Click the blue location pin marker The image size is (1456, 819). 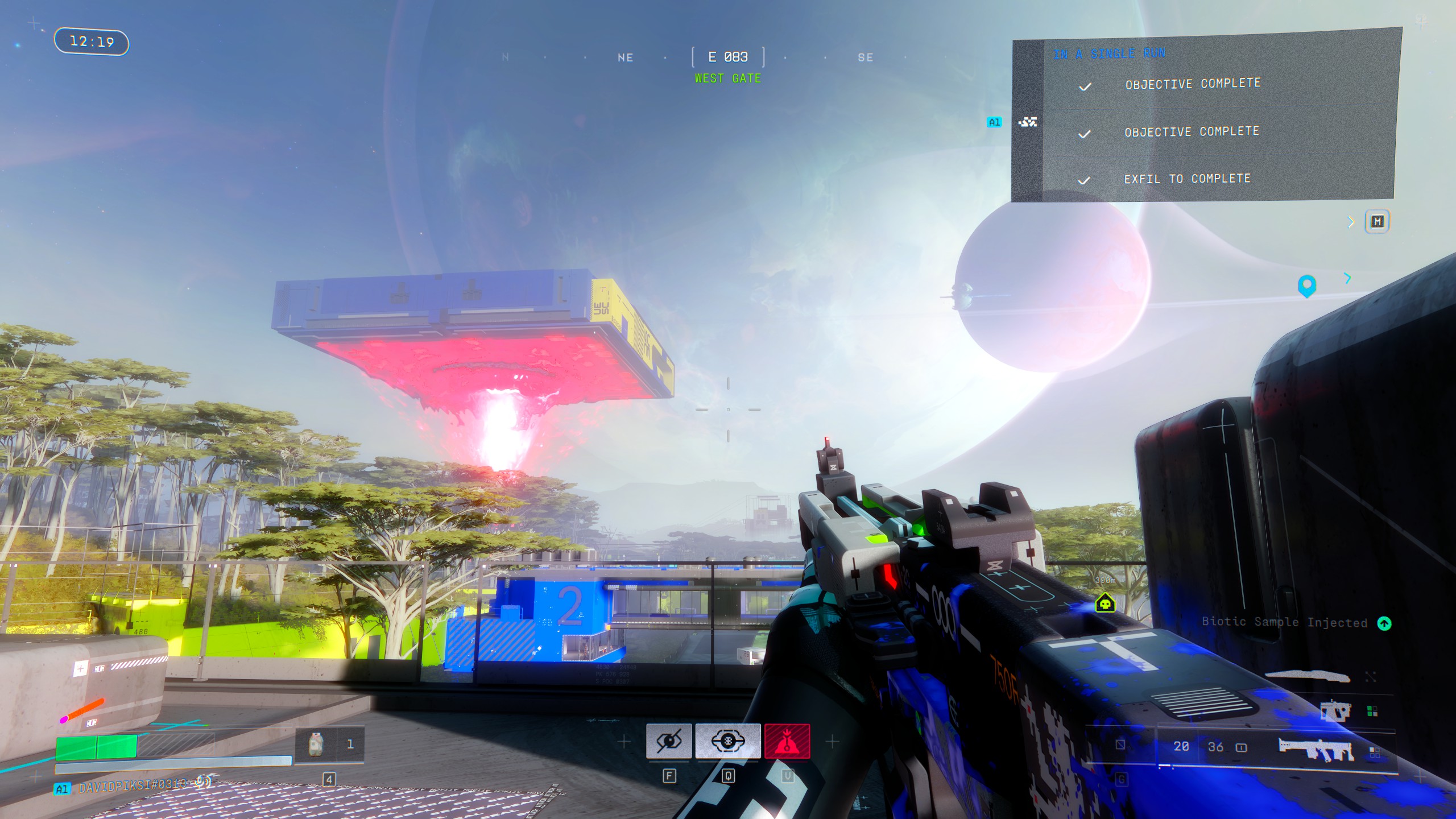click(x=1306, y=285)
